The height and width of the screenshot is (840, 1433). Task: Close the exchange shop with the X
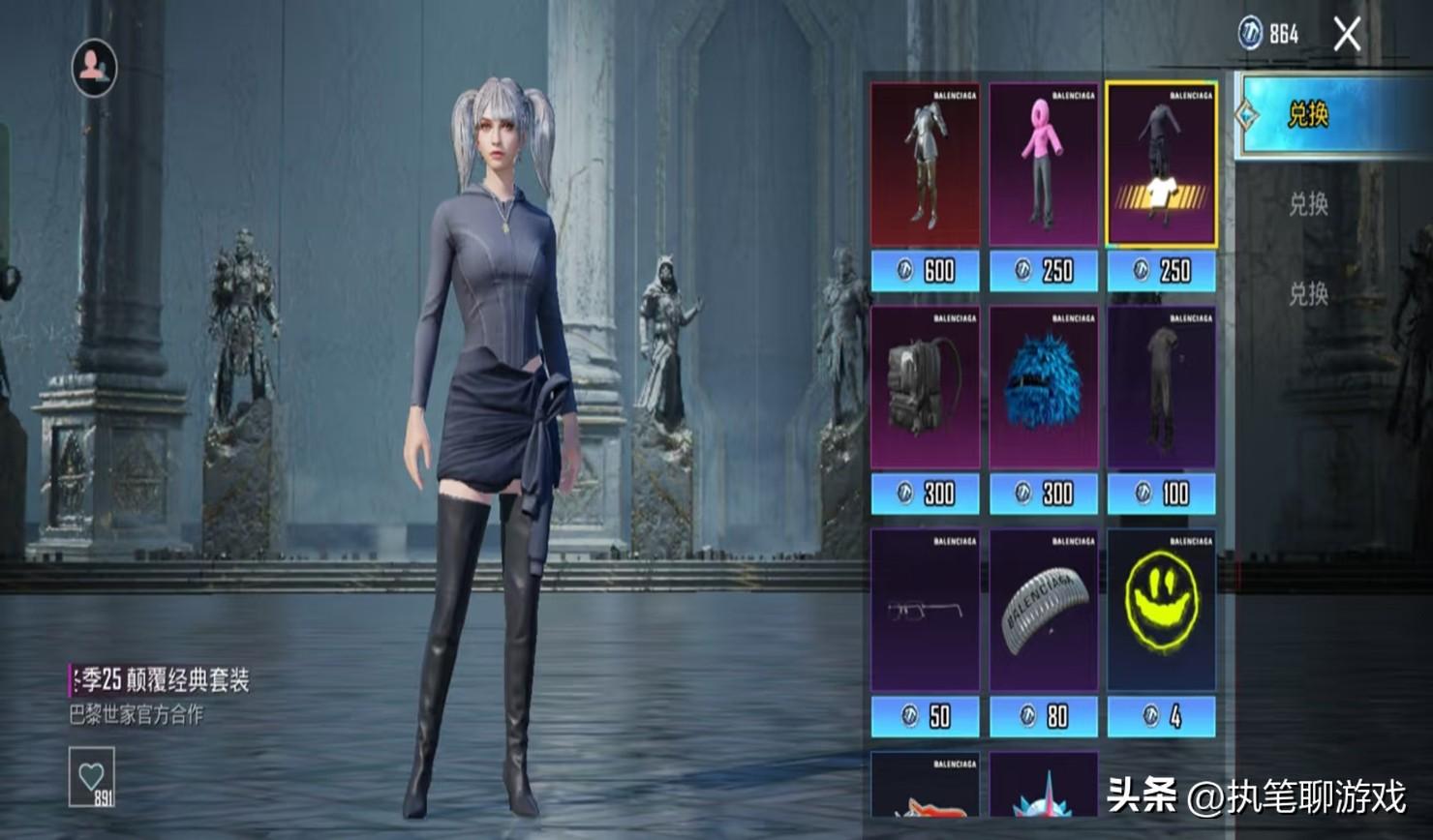(1347, 36)
